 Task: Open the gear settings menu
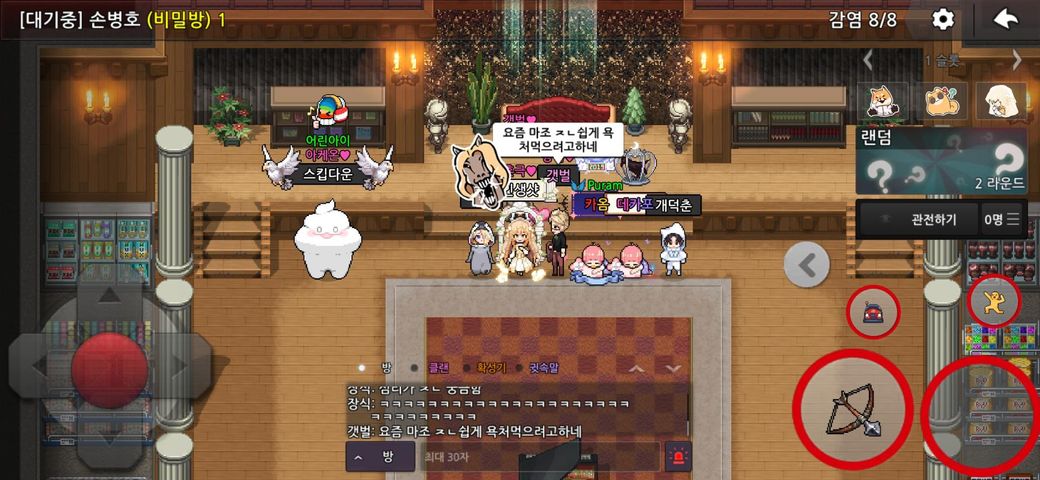(942, 19)
